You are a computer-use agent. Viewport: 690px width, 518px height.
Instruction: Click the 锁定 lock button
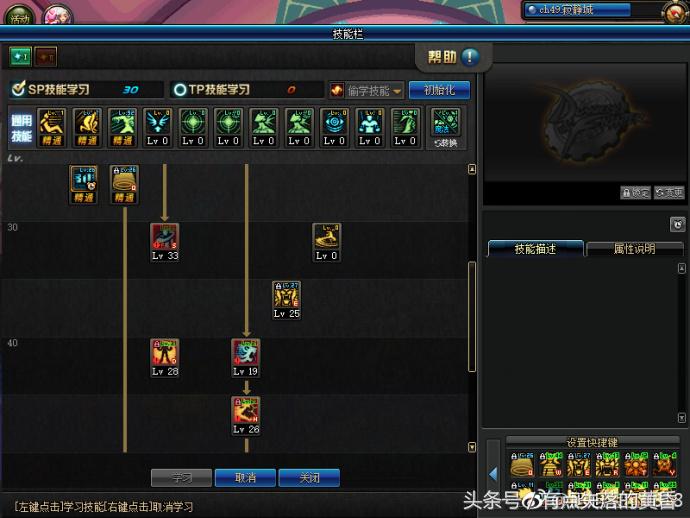pyautogui.click(x=635, y=193)
